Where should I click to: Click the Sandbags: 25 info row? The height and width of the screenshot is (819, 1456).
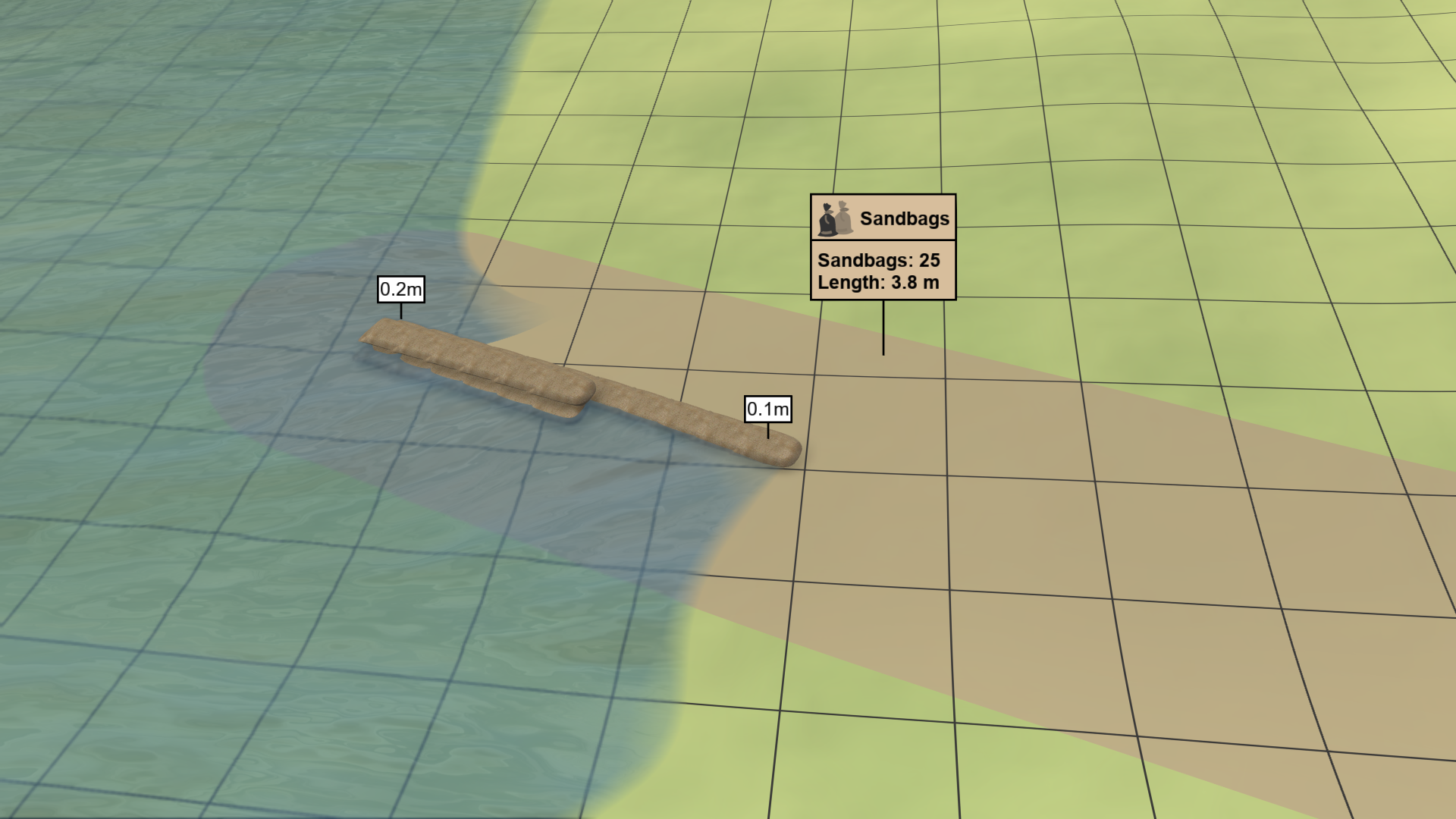(x=878, y=259)
